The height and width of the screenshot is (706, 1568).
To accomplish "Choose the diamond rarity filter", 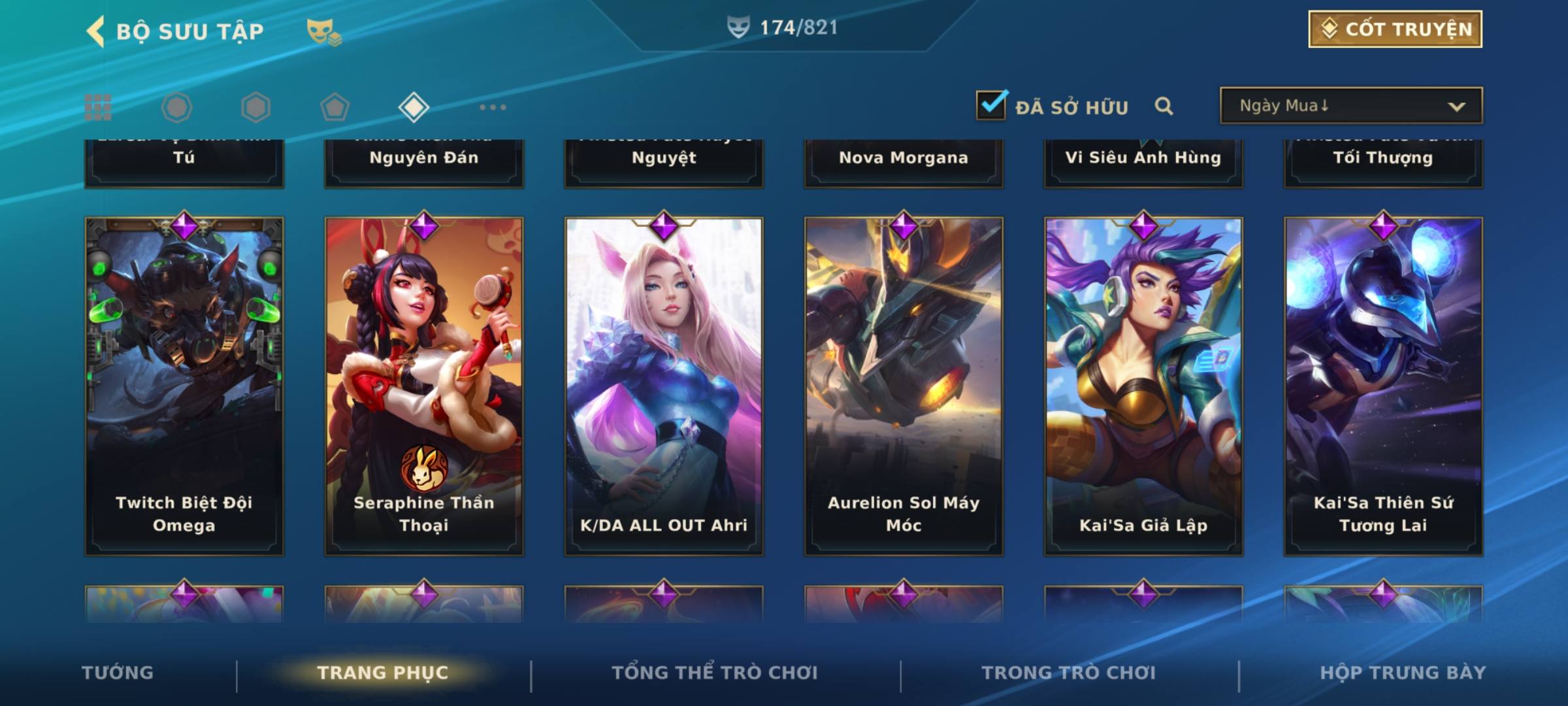I will 414,107.
